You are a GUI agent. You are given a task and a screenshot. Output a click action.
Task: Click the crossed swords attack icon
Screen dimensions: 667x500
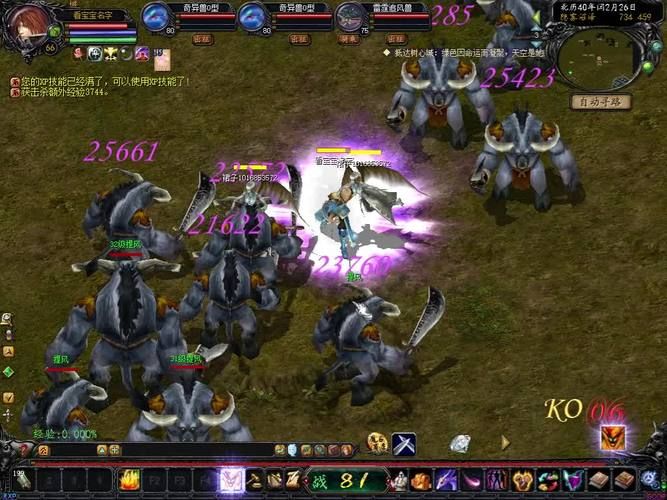click(x=404, y=443)
